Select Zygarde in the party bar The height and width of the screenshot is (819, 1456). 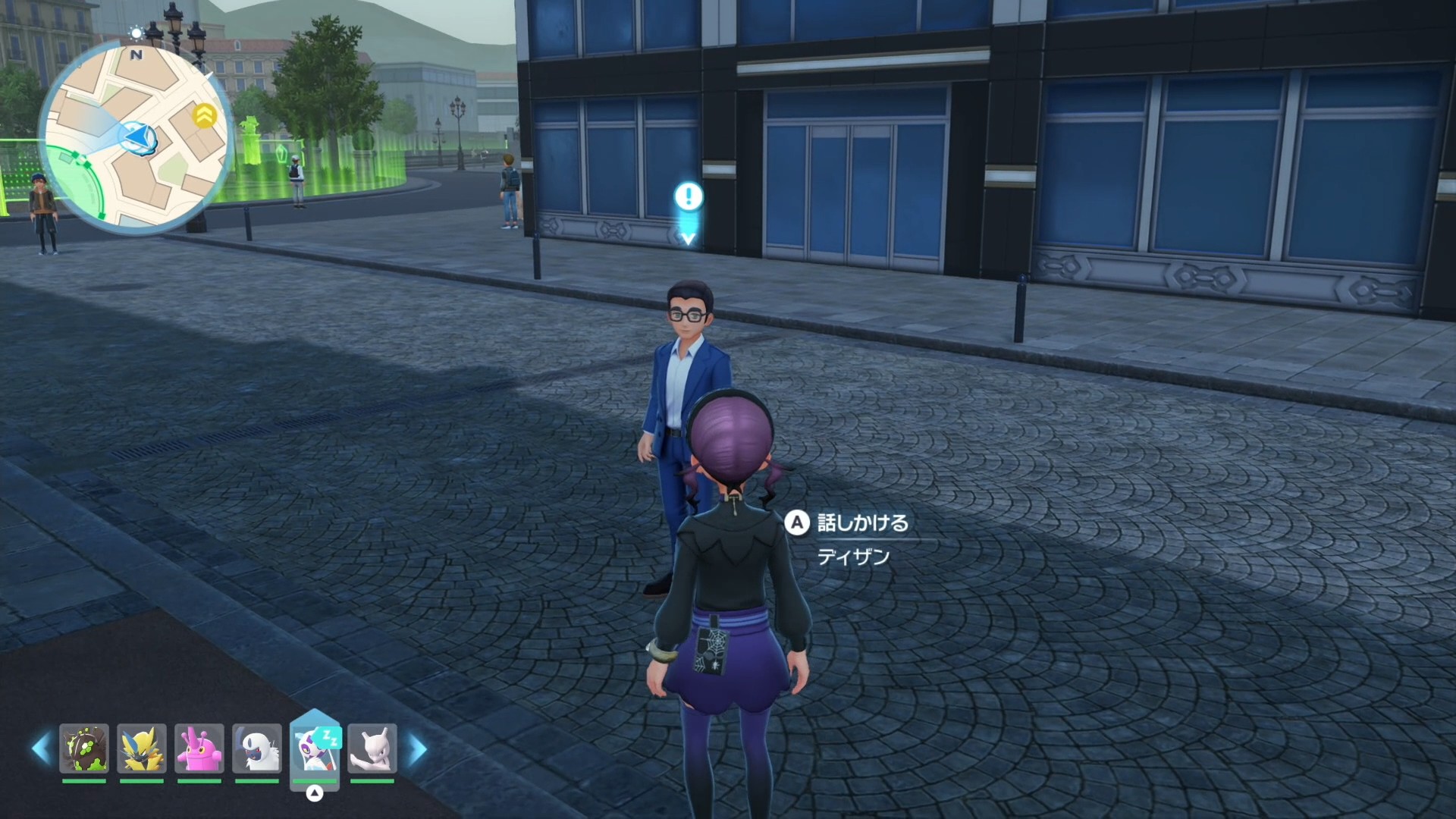point(84,748)
